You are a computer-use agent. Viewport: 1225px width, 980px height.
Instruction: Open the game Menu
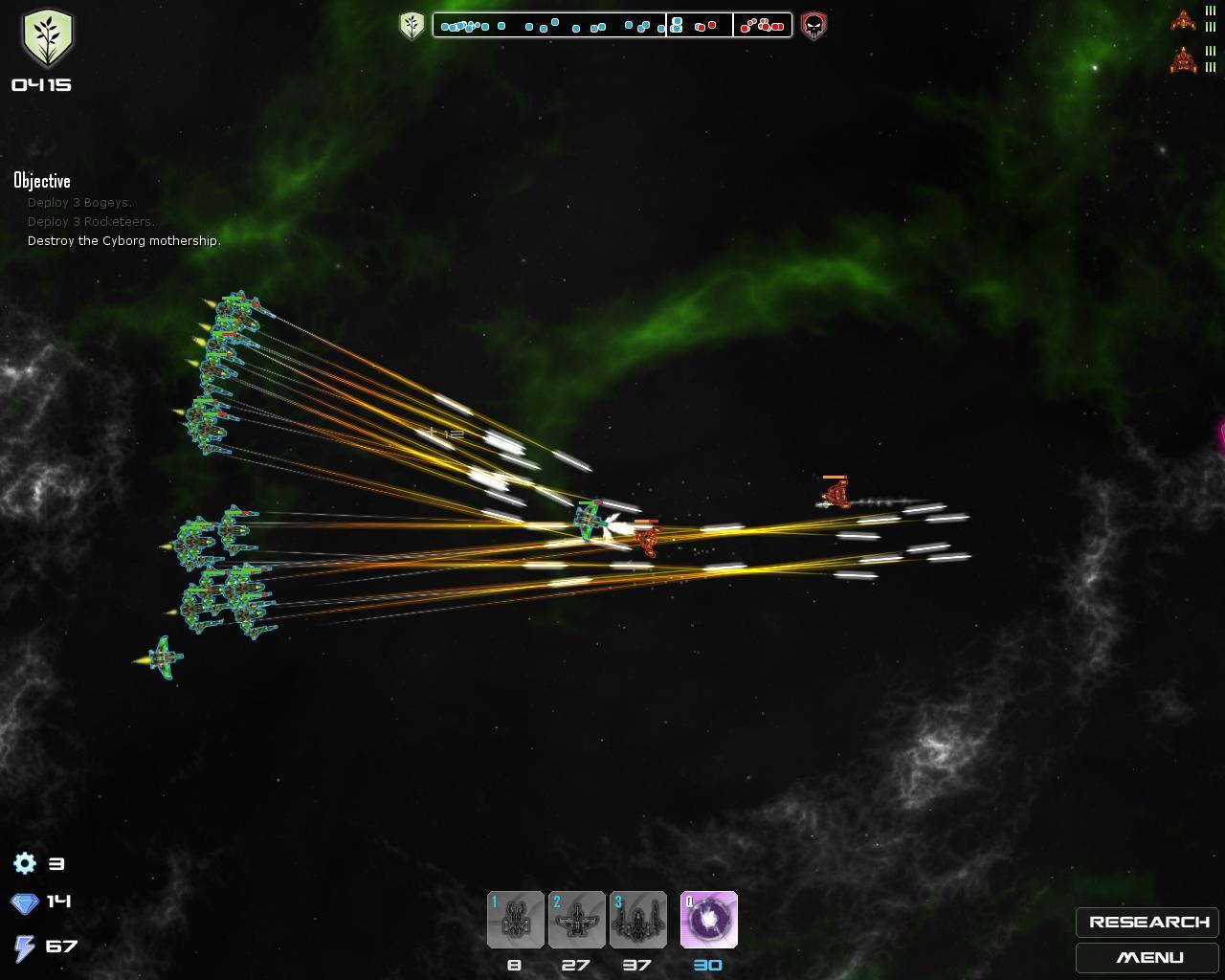tap(1147, 957)
